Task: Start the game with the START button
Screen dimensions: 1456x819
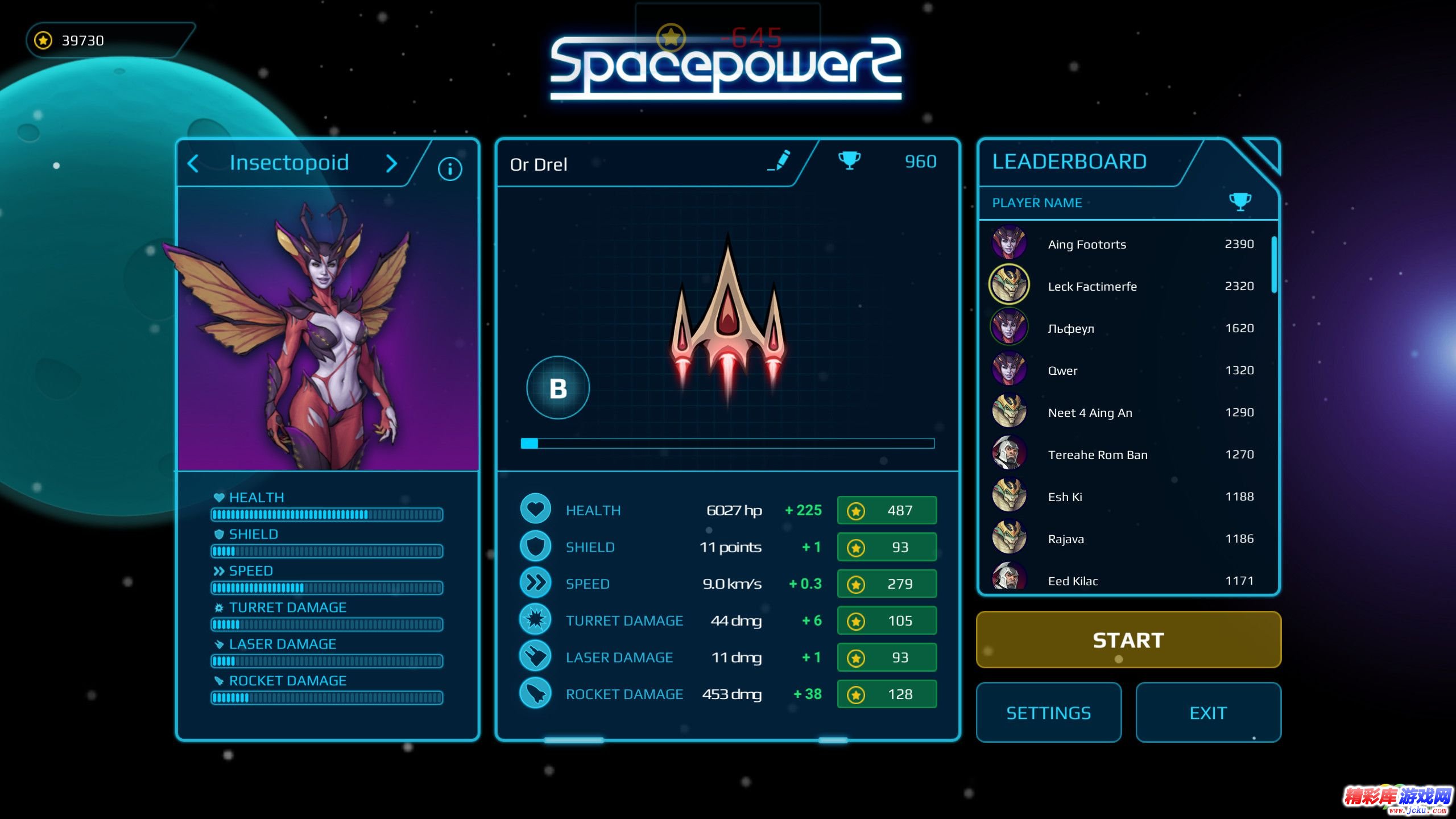Action: click(x=1128, y=640)
